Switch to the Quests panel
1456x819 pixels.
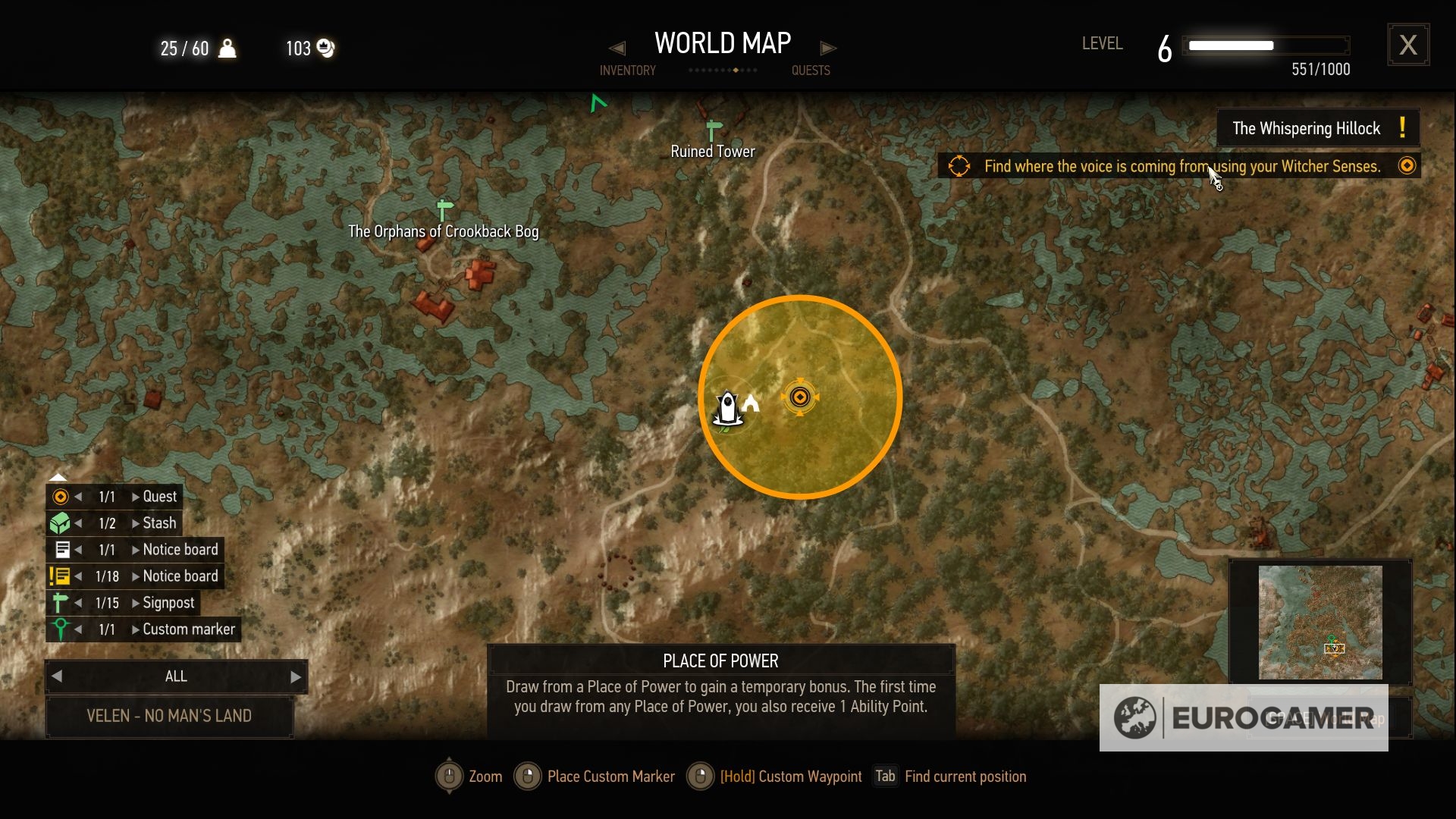[x=811, y=70]
